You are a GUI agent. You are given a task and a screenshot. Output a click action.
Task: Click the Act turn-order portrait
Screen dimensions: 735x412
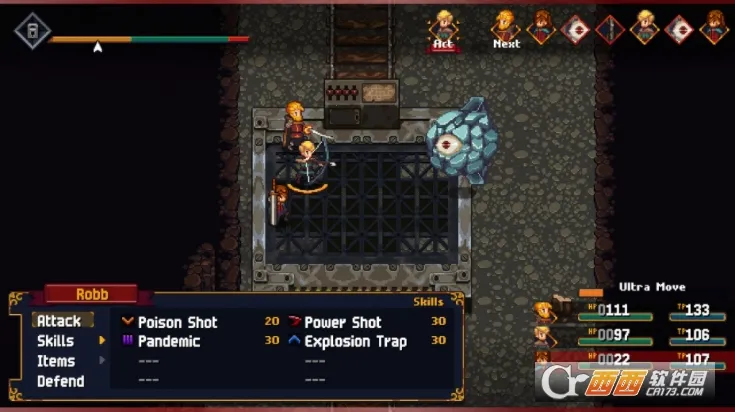444,26
